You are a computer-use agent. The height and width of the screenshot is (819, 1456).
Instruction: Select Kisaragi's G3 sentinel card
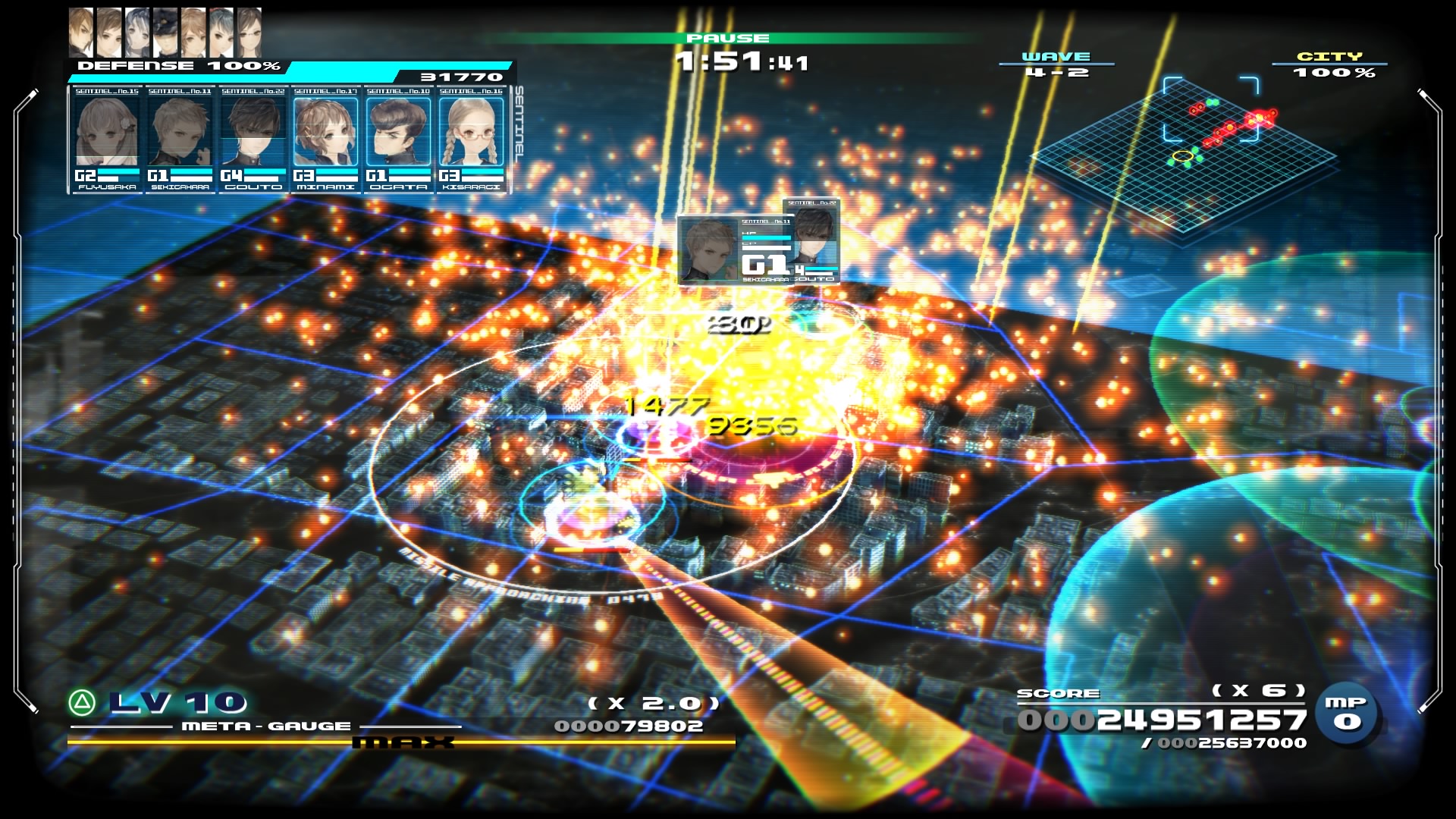coord(471,140)
